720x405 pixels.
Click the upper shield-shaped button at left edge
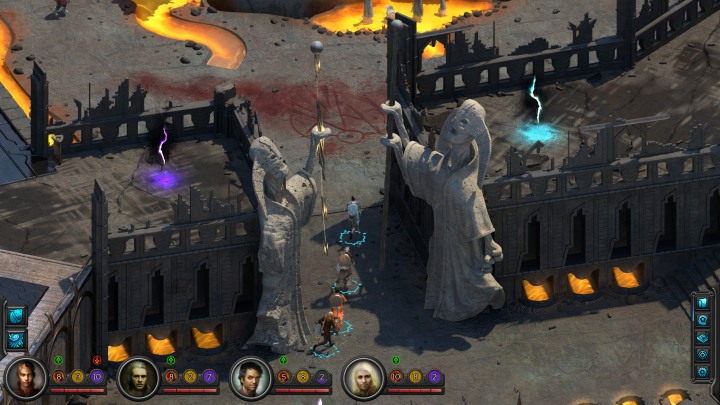(16, 317)
